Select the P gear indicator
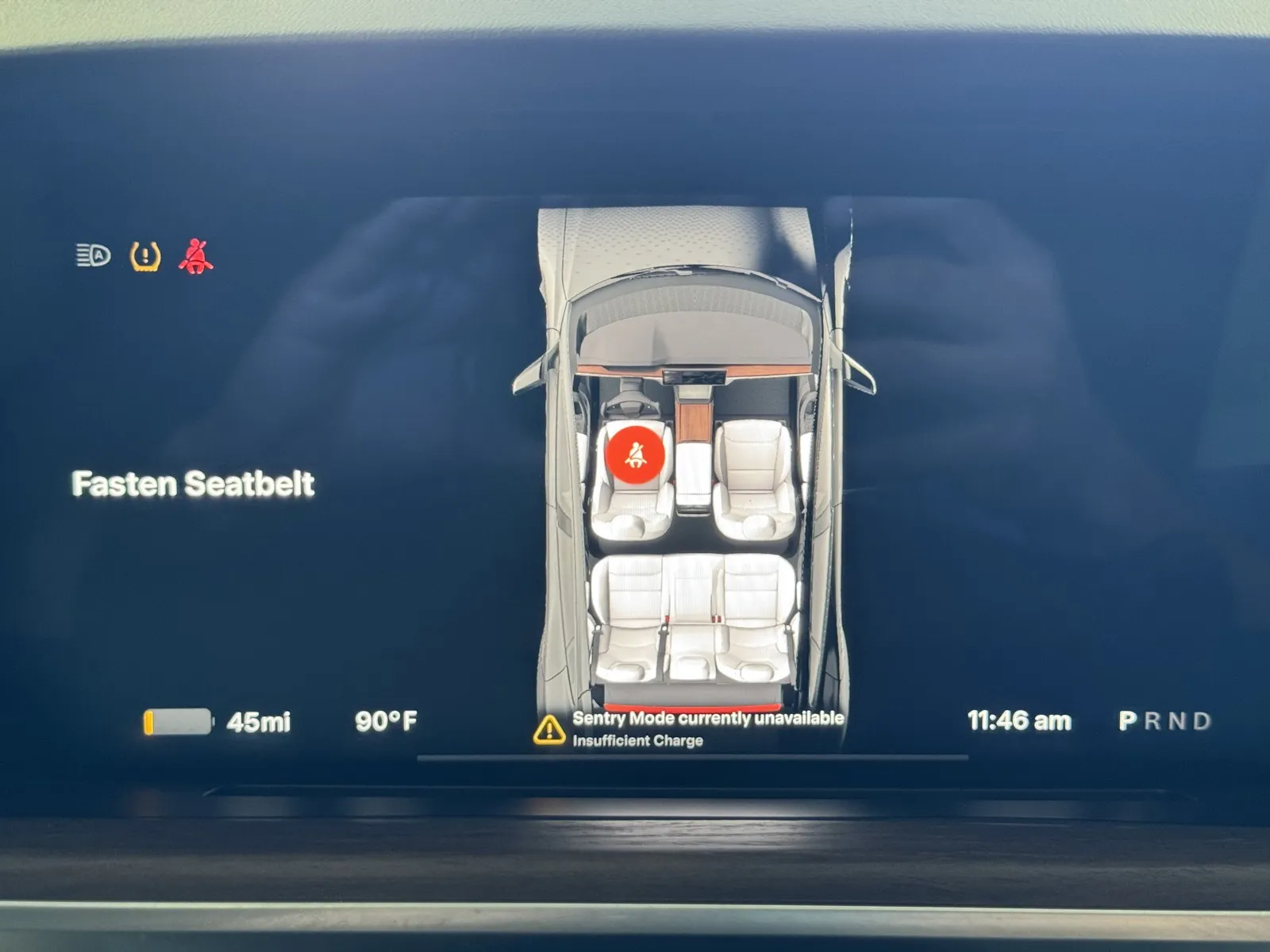The width and height of the screenshot is (1270, 952). [1127, 721]
